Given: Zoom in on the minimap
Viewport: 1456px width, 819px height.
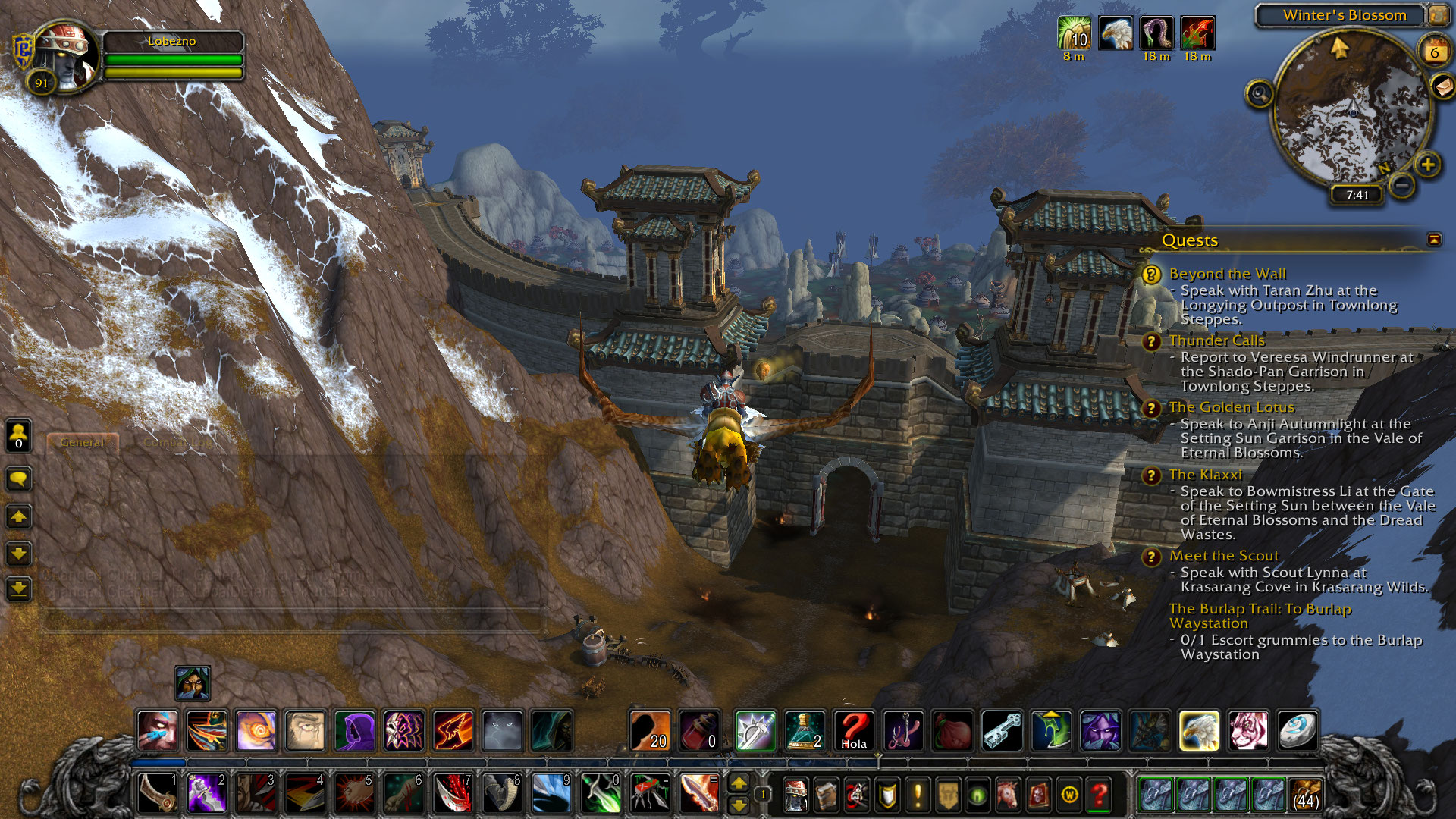Looking at the screenshot, I should pos(1428,165).
